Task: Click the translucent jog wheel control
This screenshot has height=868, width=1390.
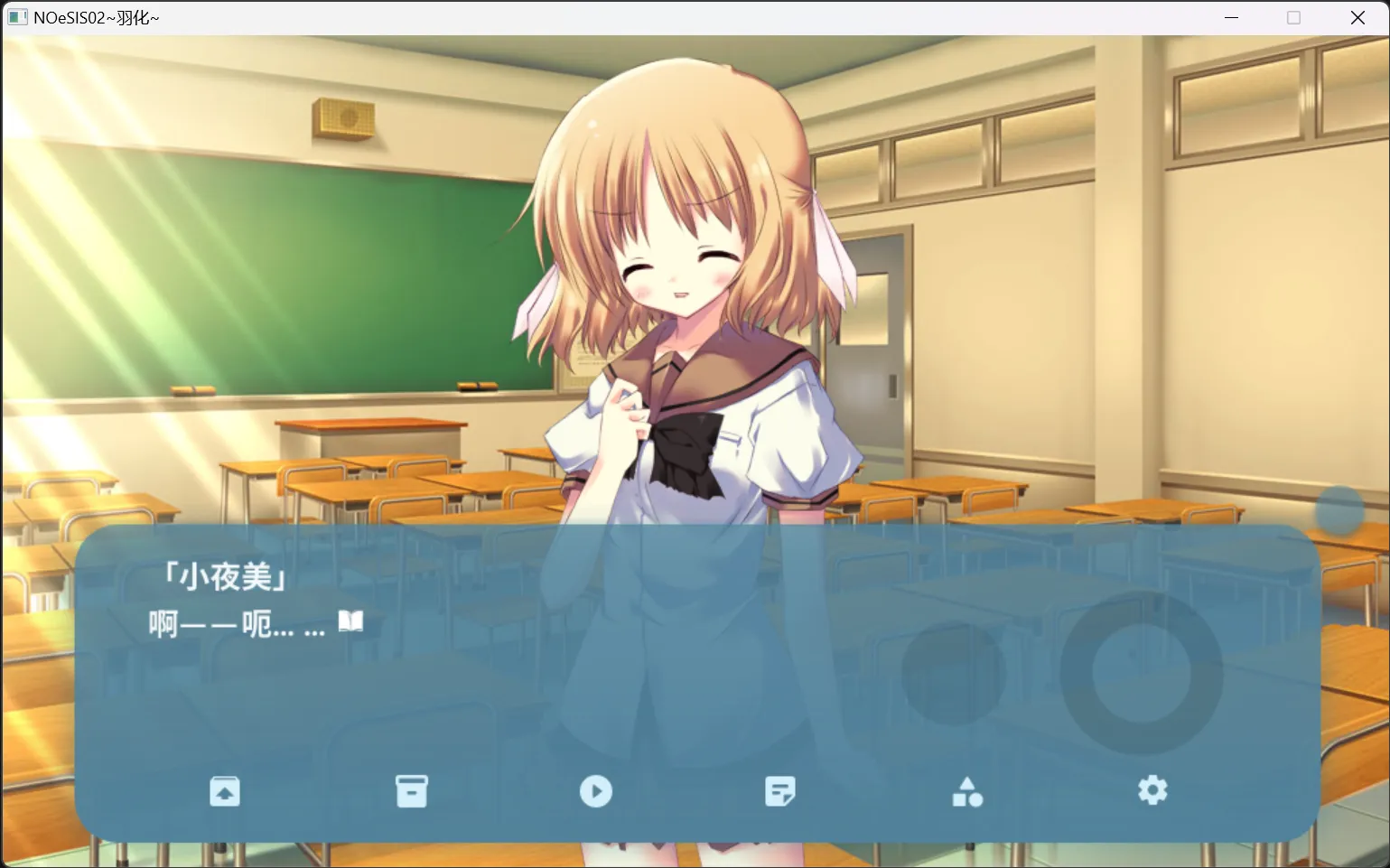Action: point(1142,673)
